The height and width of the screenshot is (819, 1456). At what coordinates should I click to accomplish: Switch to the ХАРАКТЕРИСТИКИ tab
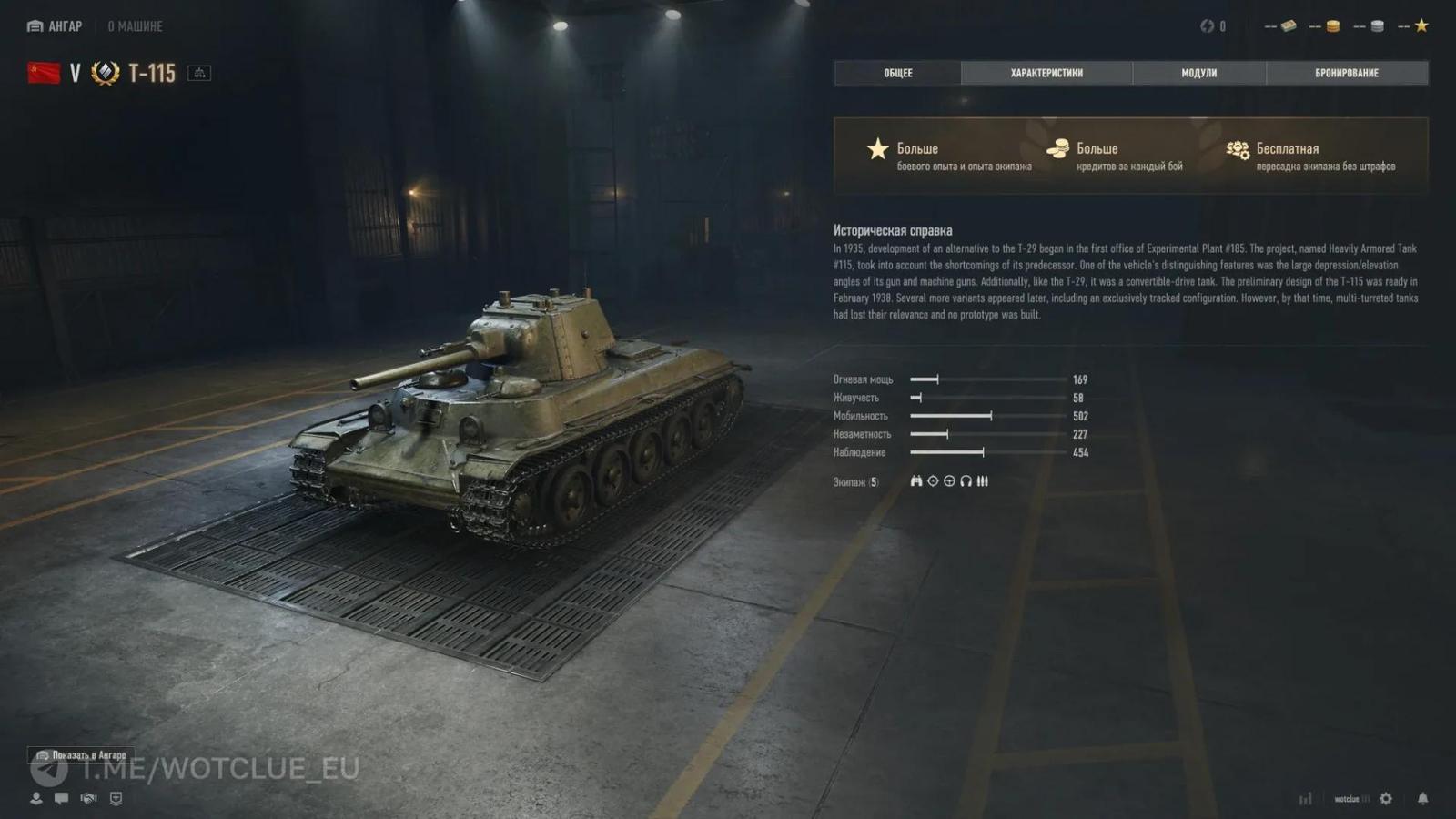click(1046, 73)
